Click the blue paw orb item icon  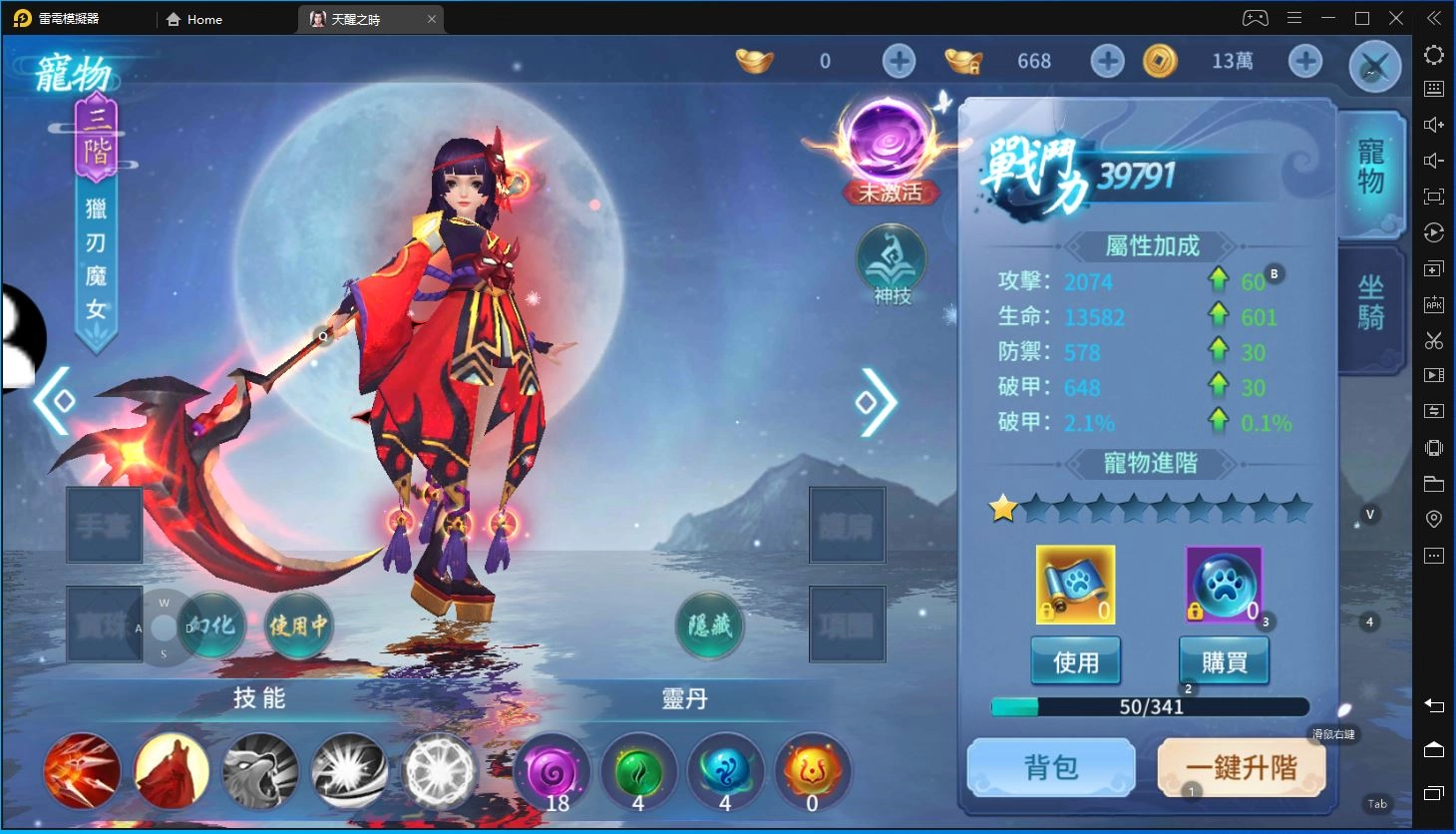(1222, 584)
